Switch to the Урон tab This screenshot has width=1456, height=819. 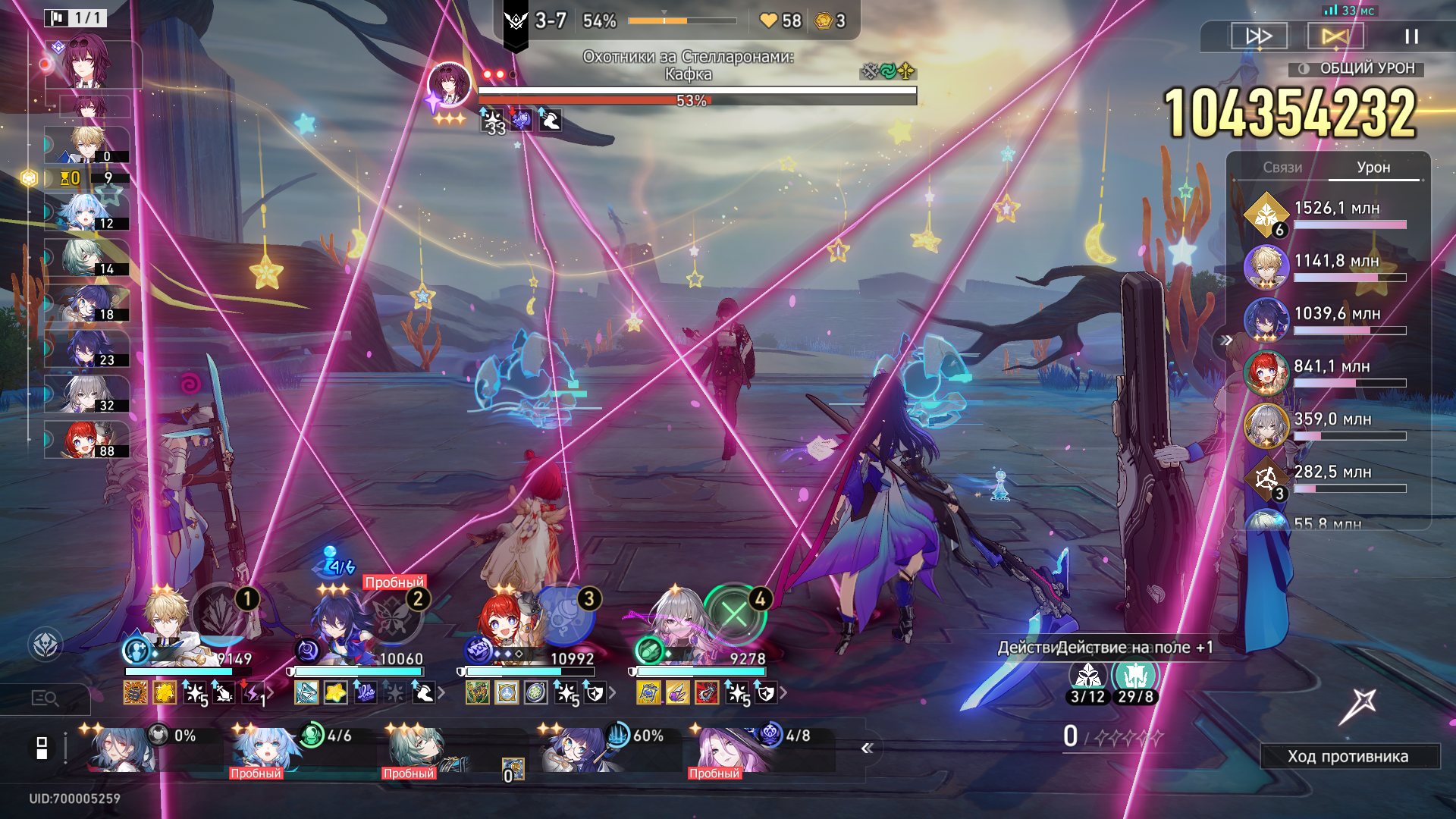click(x=1373, y=168)
